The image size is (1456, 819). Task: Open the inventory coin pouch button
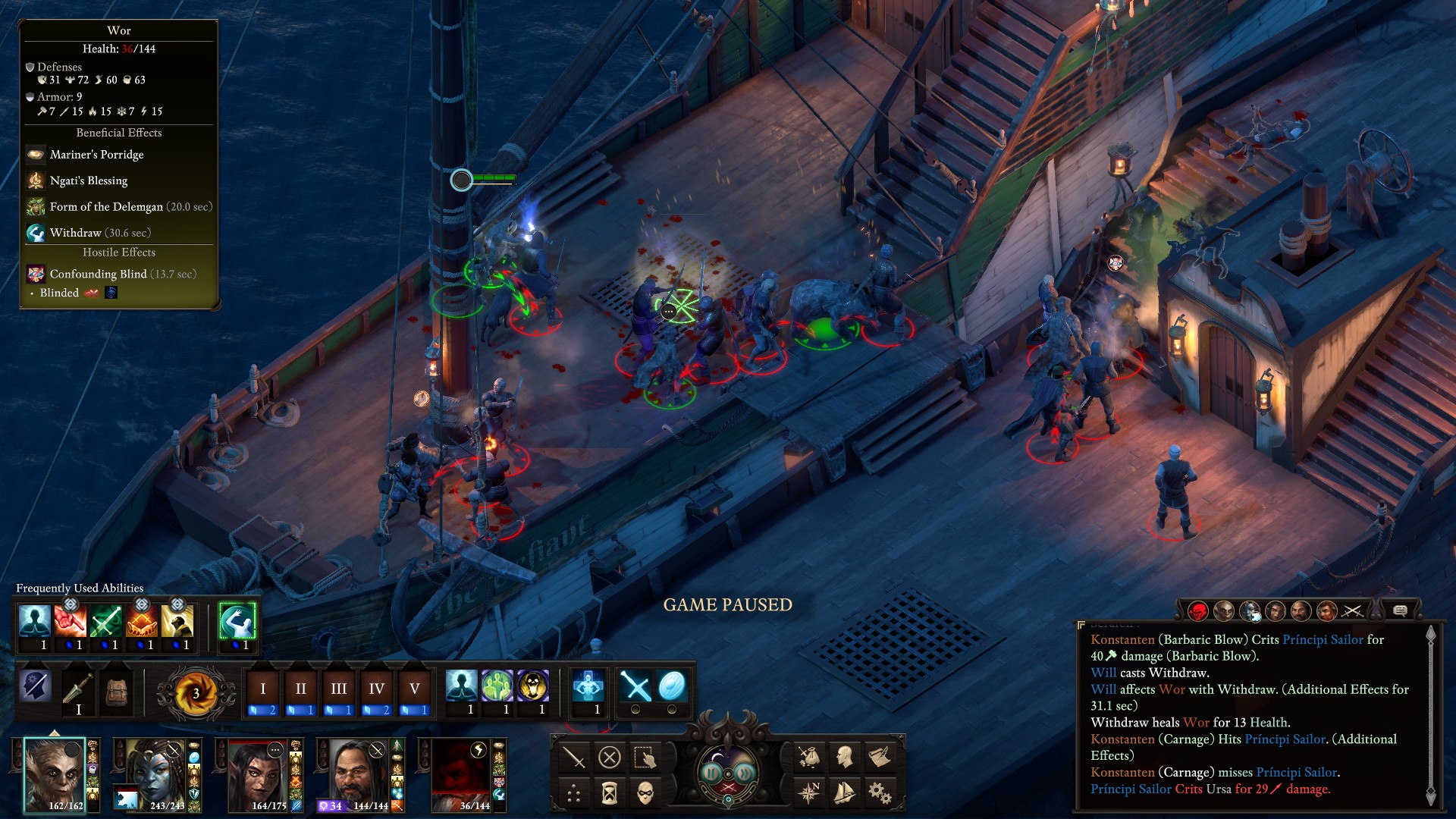(808, 757)
